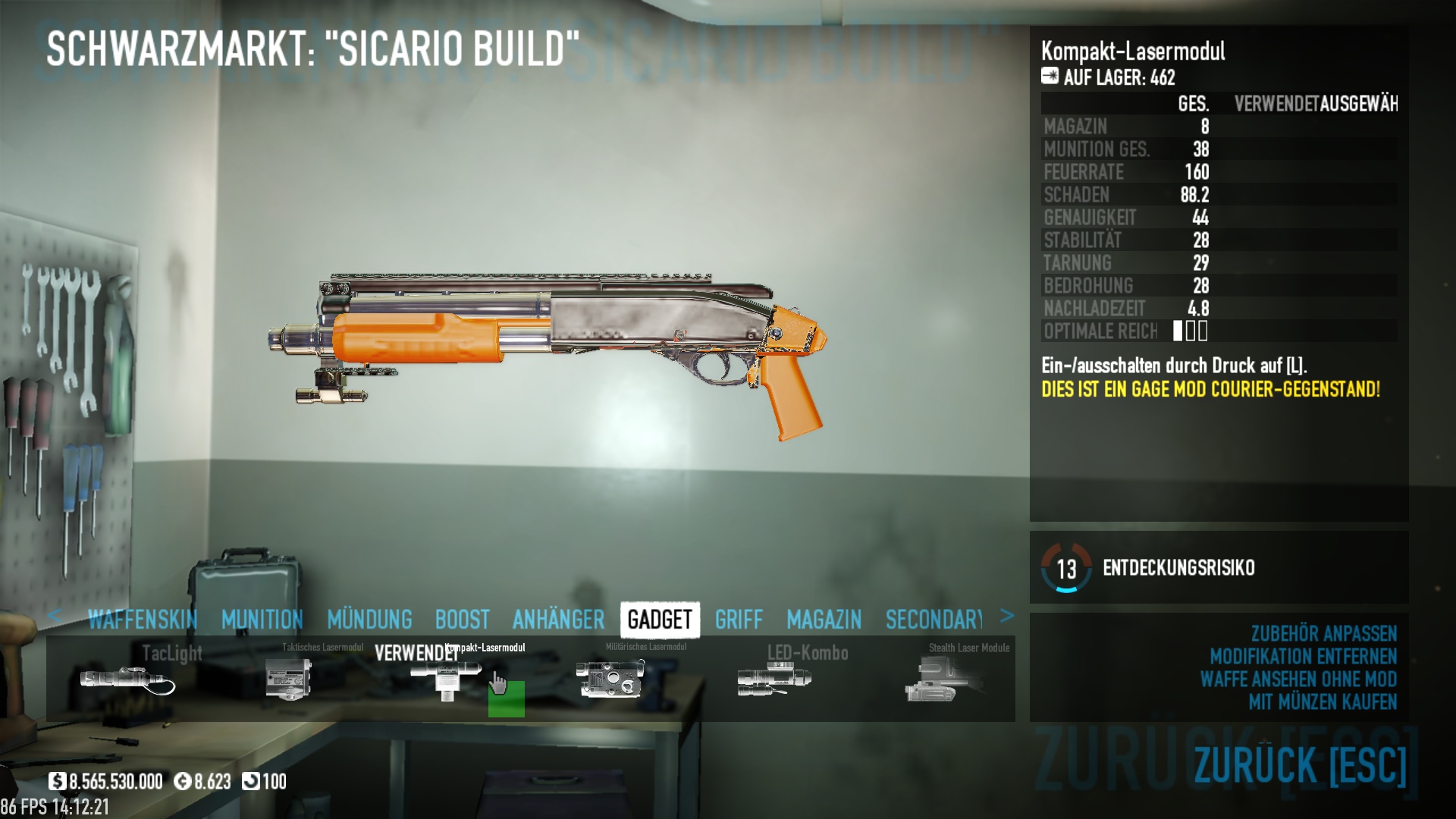The width and height of the screenshot is (1456, 819).
Task: Switch to the Secondary tab
Action: [x=934, y=620]
